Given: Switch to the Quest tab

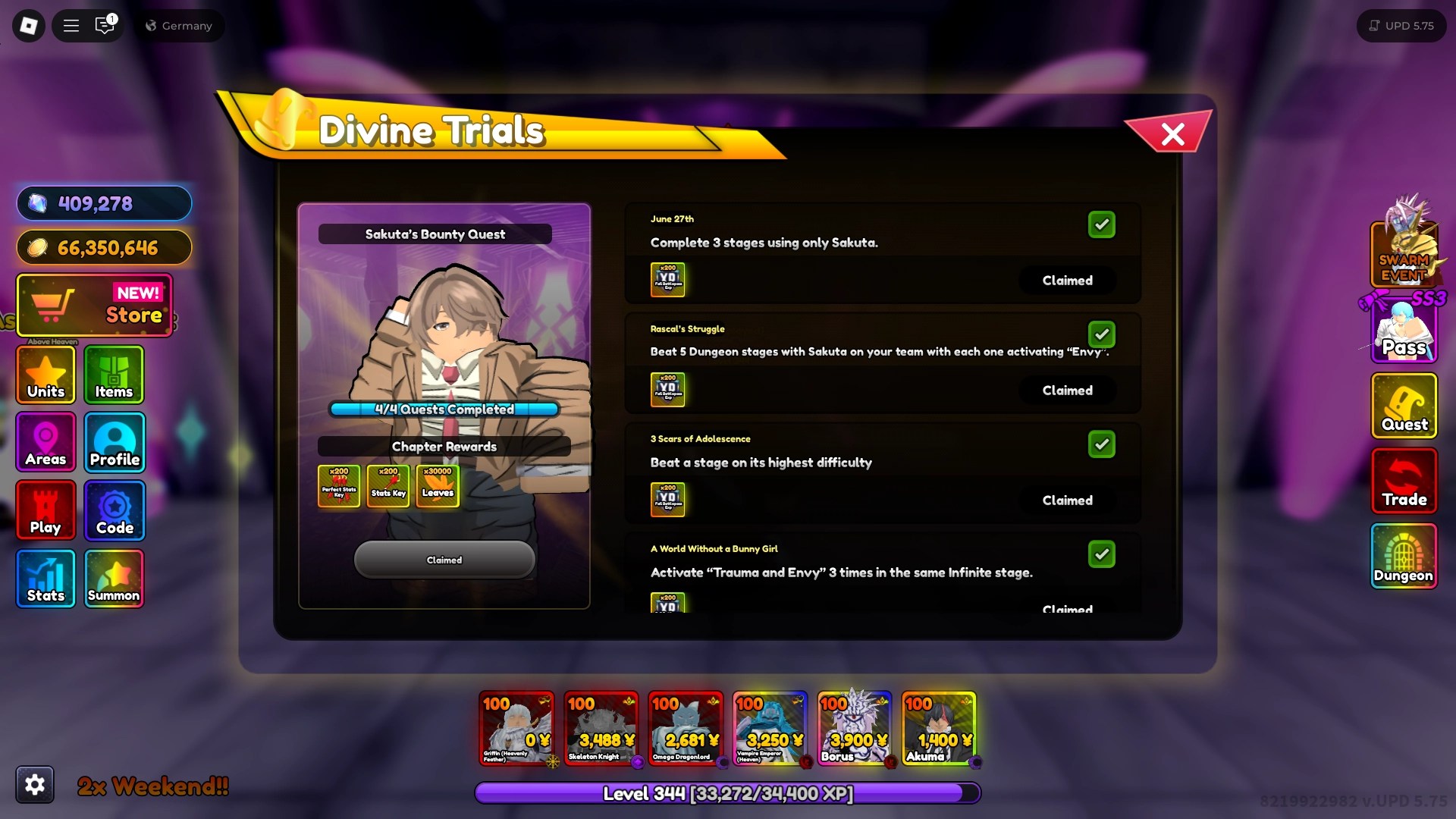Looking at the screenshot, I should pos(1404,406).
